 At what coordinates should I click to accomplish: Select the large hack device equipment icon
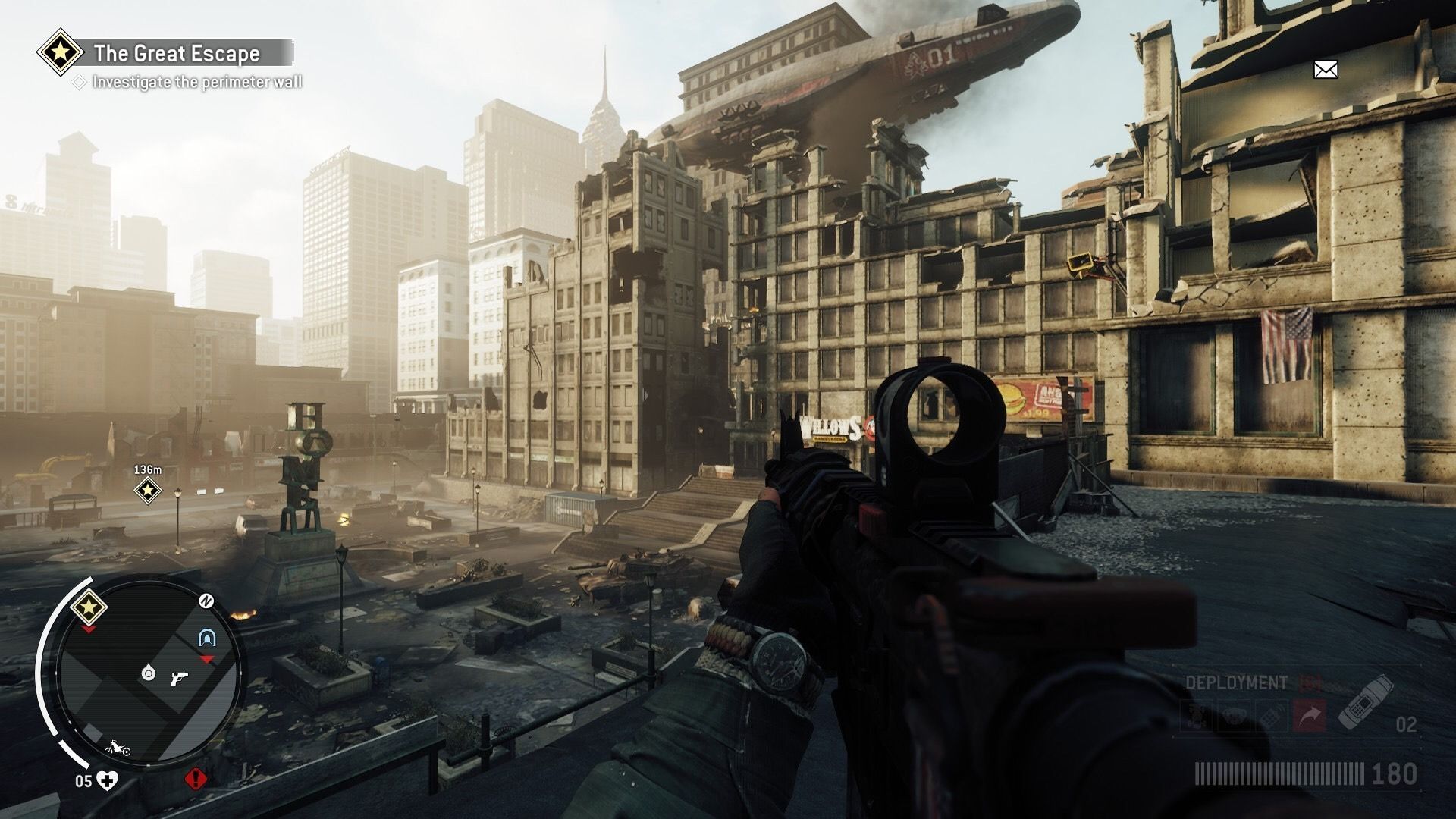click(x=1364, y=704)
